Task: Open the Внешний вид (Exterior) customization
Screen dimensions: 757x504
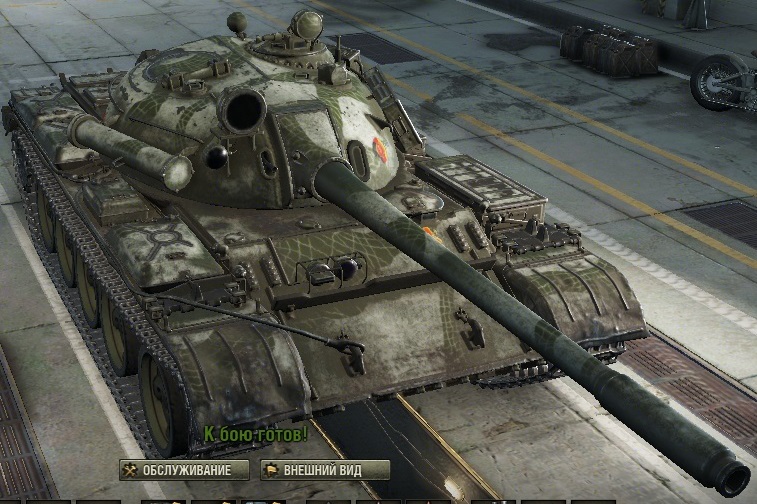Action: (324, 470)
